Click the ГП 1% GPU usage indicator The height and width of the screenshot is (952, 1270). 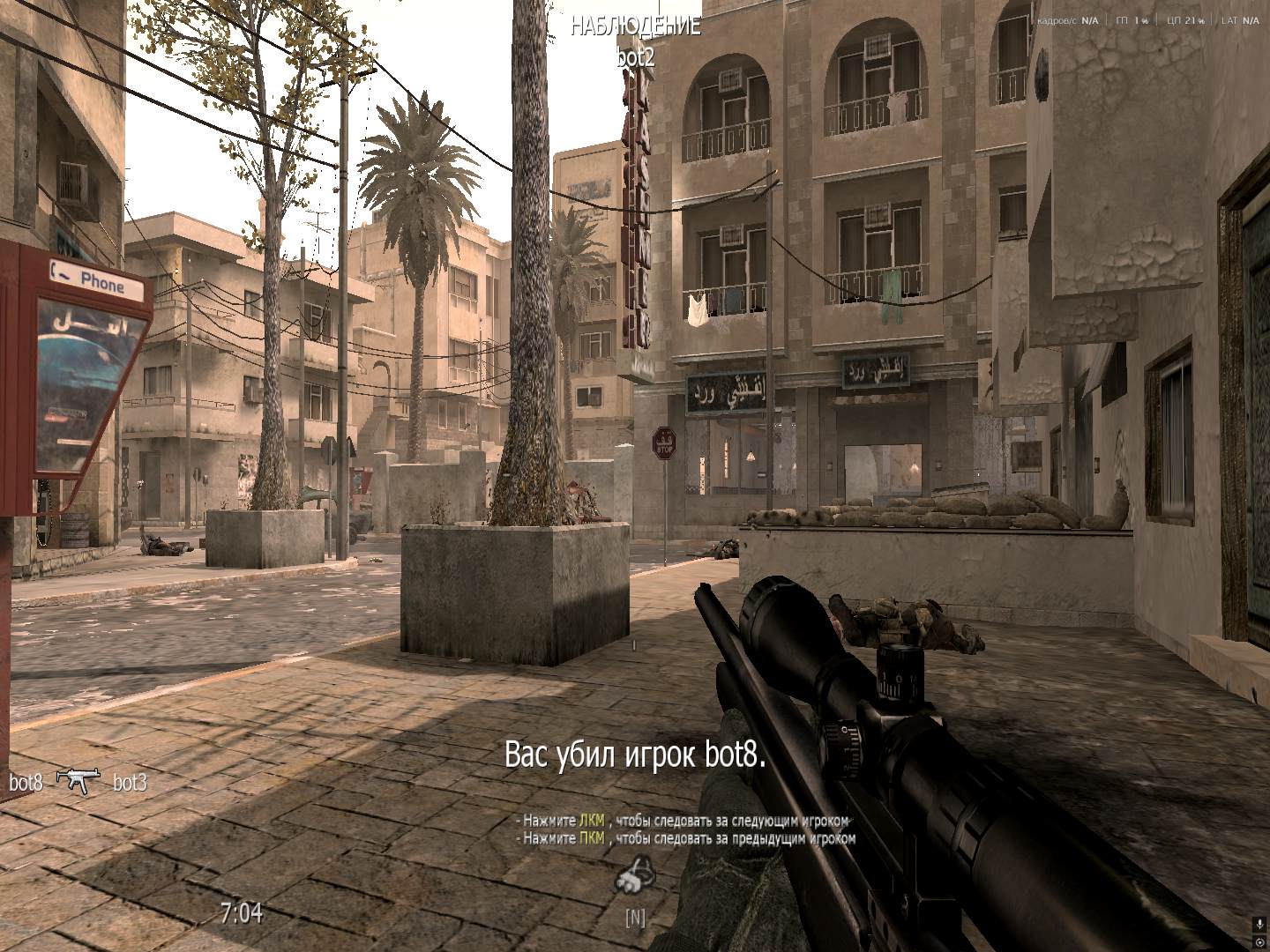[1134, 20]
